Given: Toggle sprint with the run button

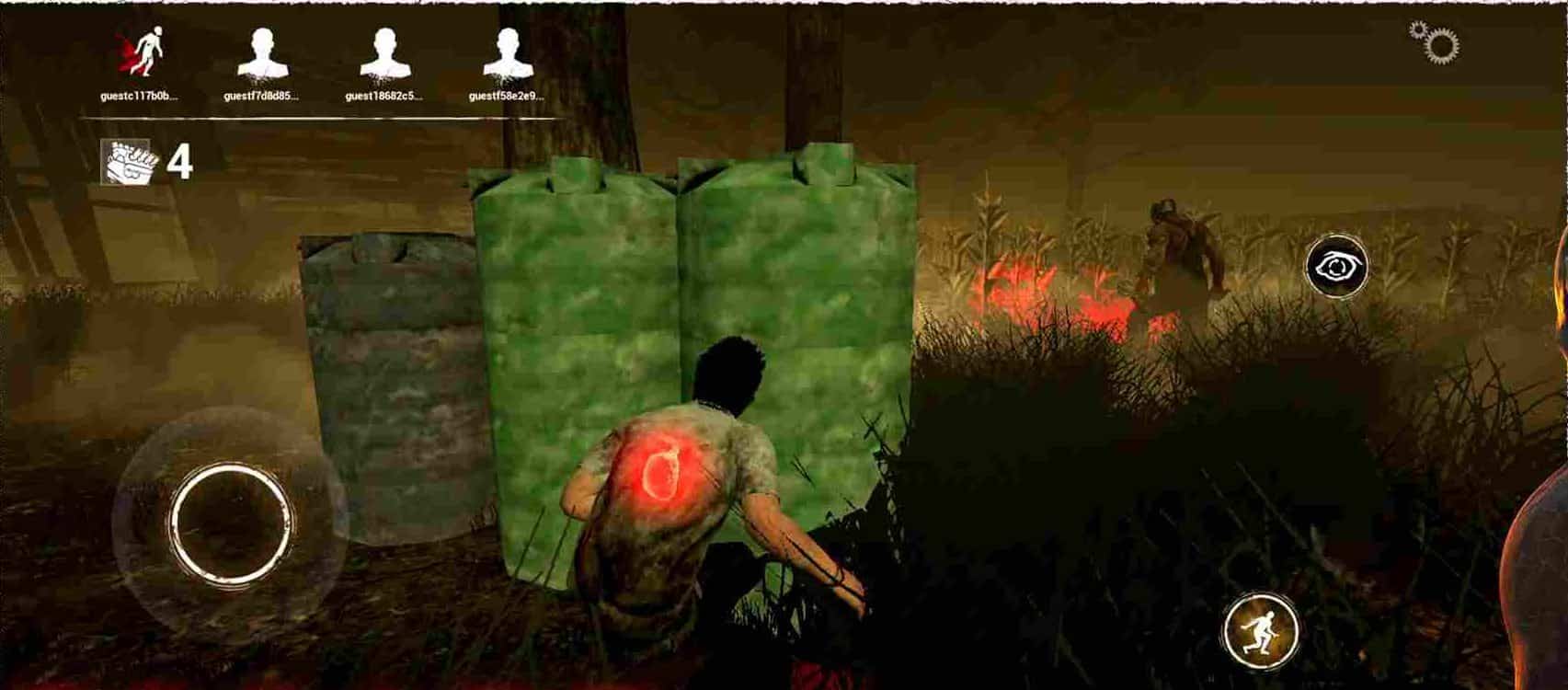Looking at the screenshot, I should coord(1262,629).
